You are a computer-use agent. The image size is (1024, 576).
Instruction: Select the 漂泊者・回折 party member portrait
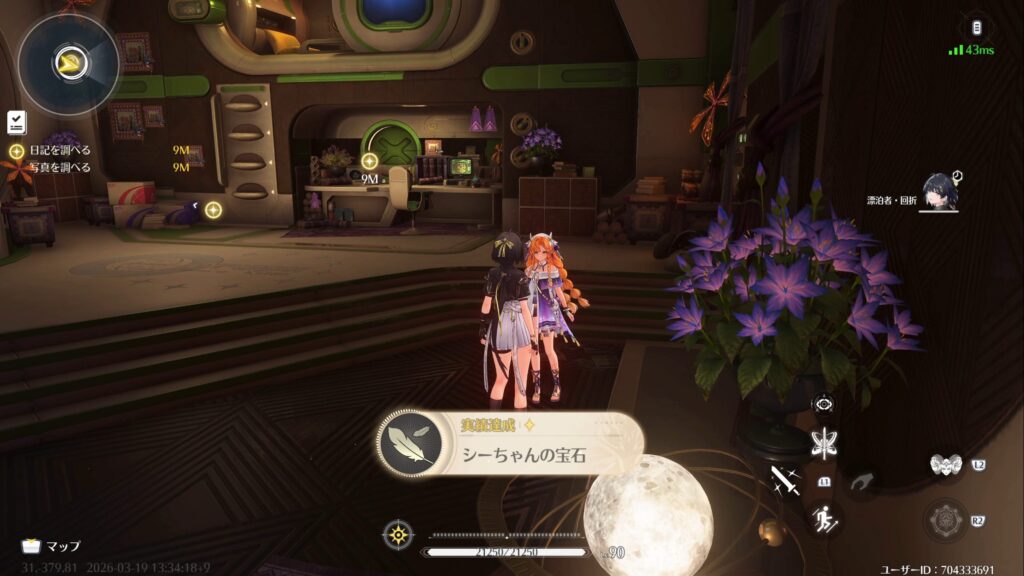[x=940, y=191]
